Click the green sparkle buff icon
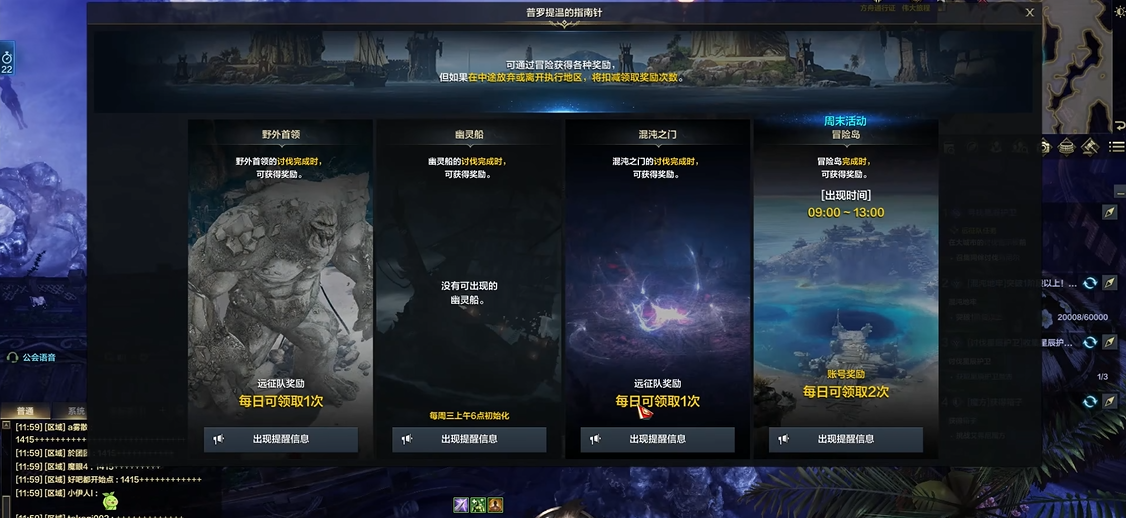 point(478,505)
